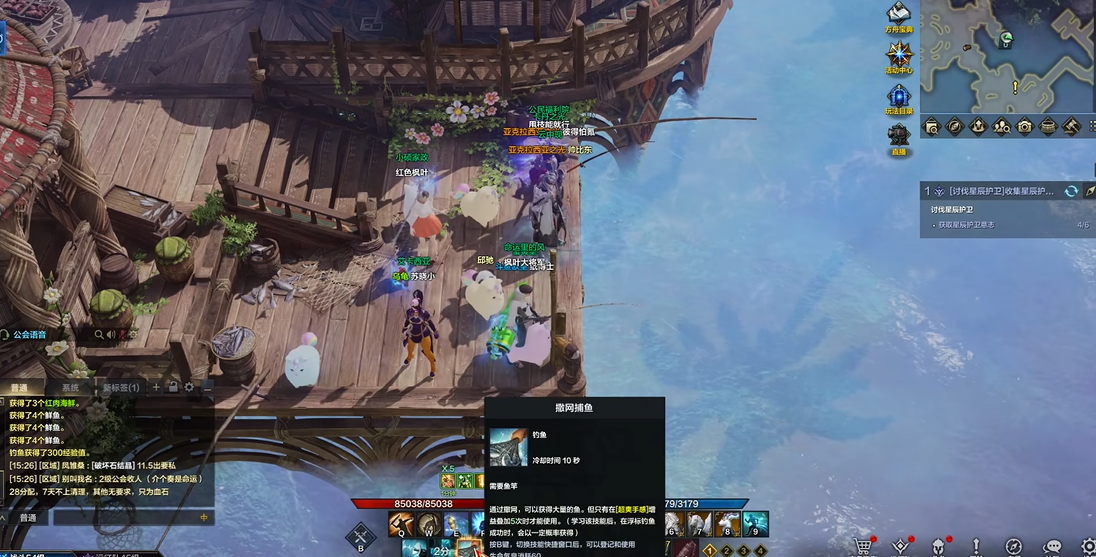Open the 活动中心 event center
Image resolution: width=1096 pixels, height=557 pixels.
coord(898,55)
